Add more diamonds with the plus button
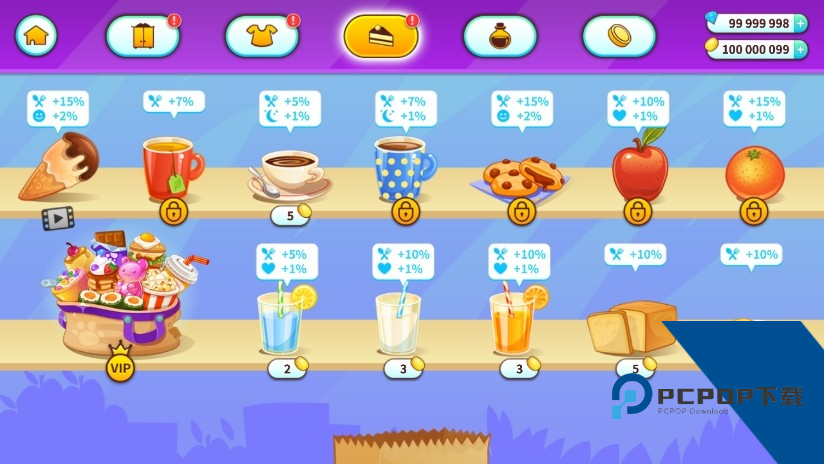This screenshot has height=464, width=824. click(x=799, y=23)
